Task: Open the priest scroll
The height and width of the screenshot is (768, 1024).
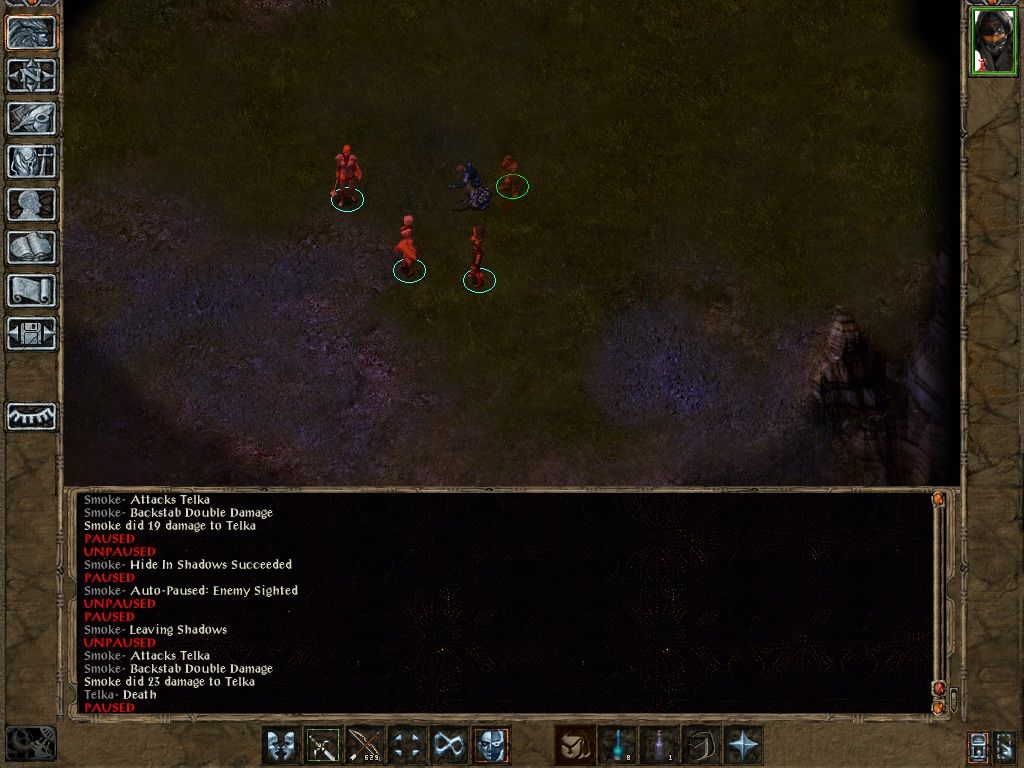Action: click(x=32, y=290)
